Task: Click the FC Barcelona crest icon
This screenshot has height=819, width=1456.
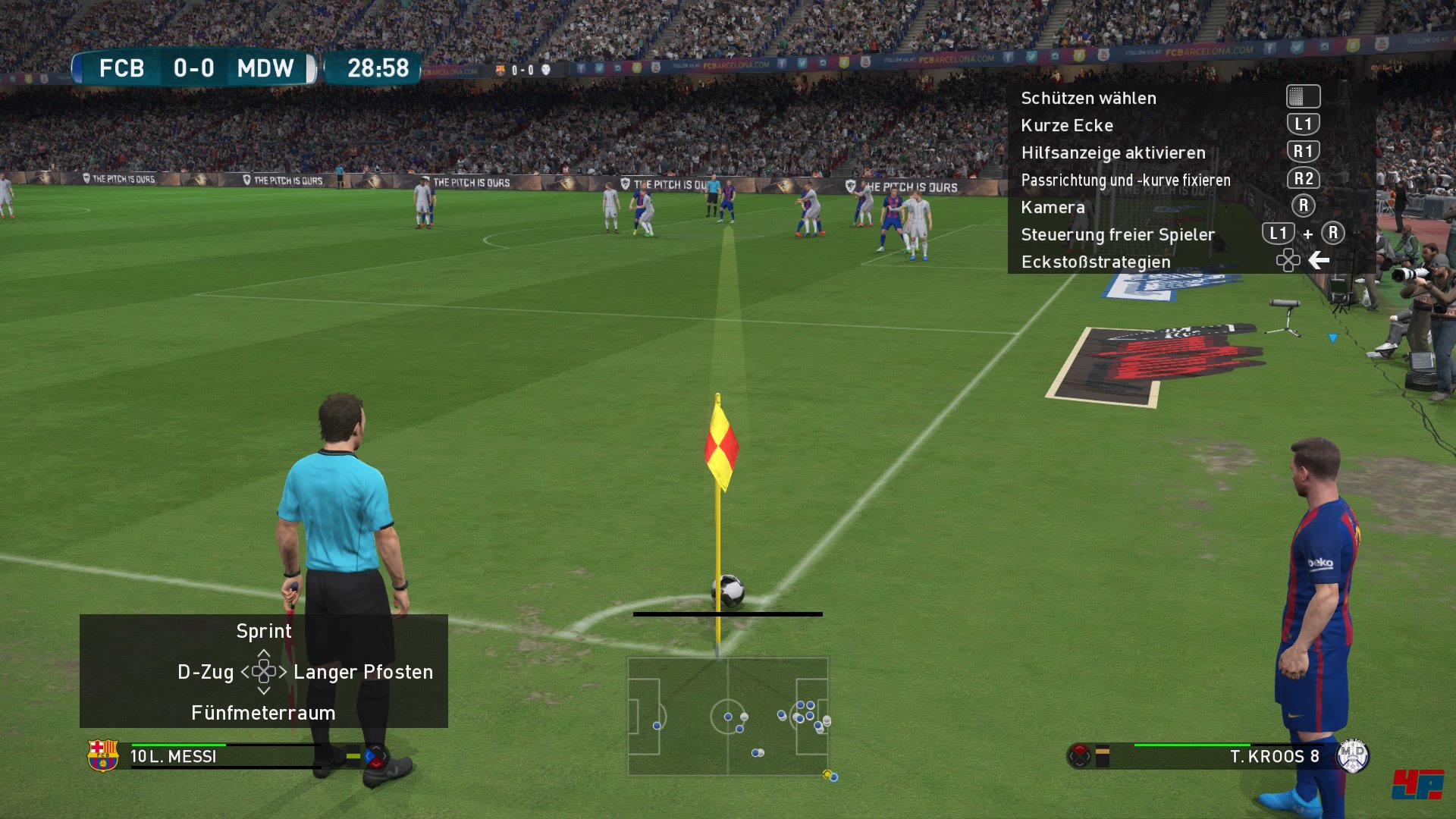Action: [102, 755]
